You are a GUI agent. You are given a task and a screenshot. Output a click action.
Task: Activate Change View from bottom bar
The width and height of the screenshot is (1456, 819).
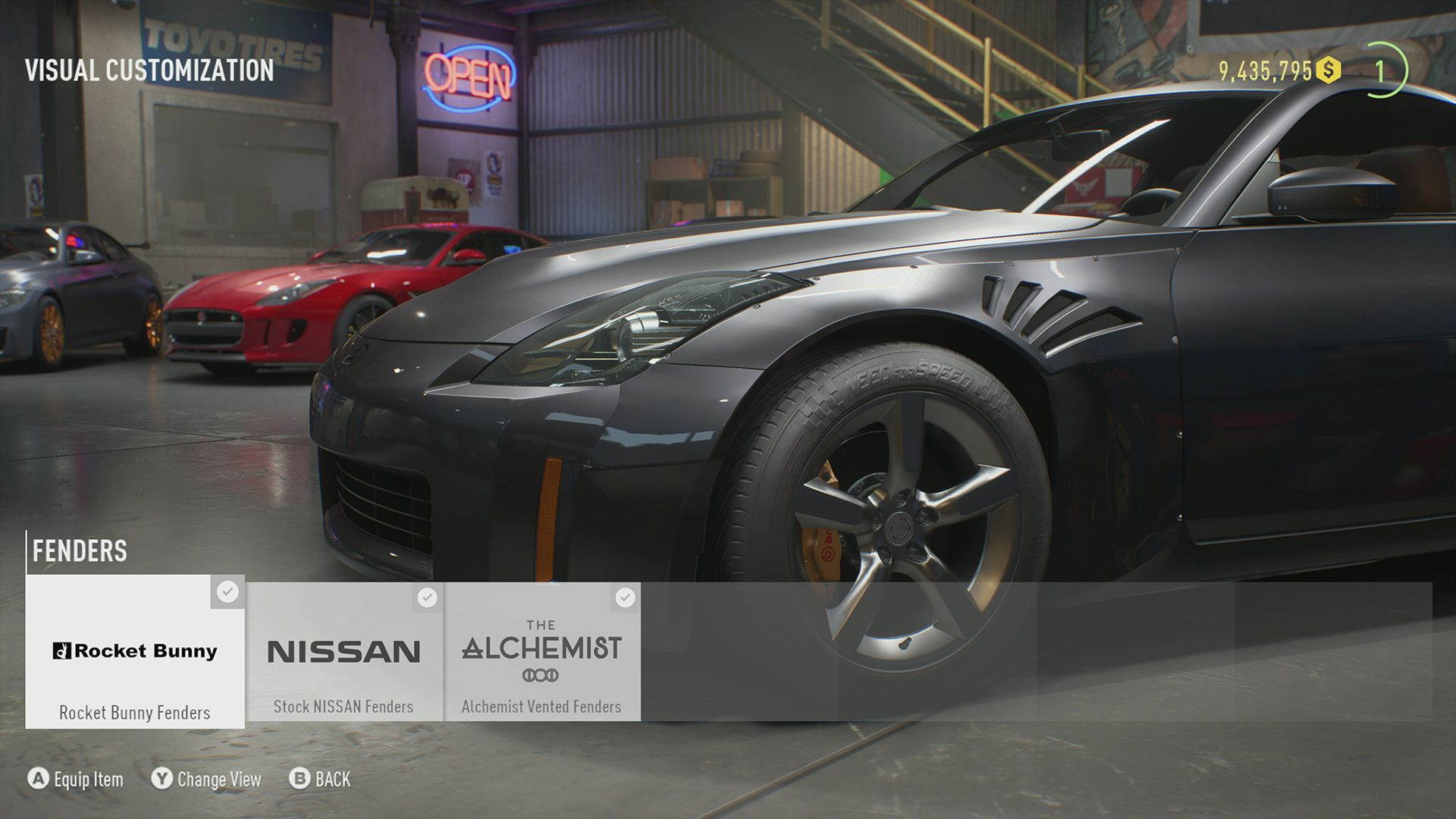click(x=216, y=779)
